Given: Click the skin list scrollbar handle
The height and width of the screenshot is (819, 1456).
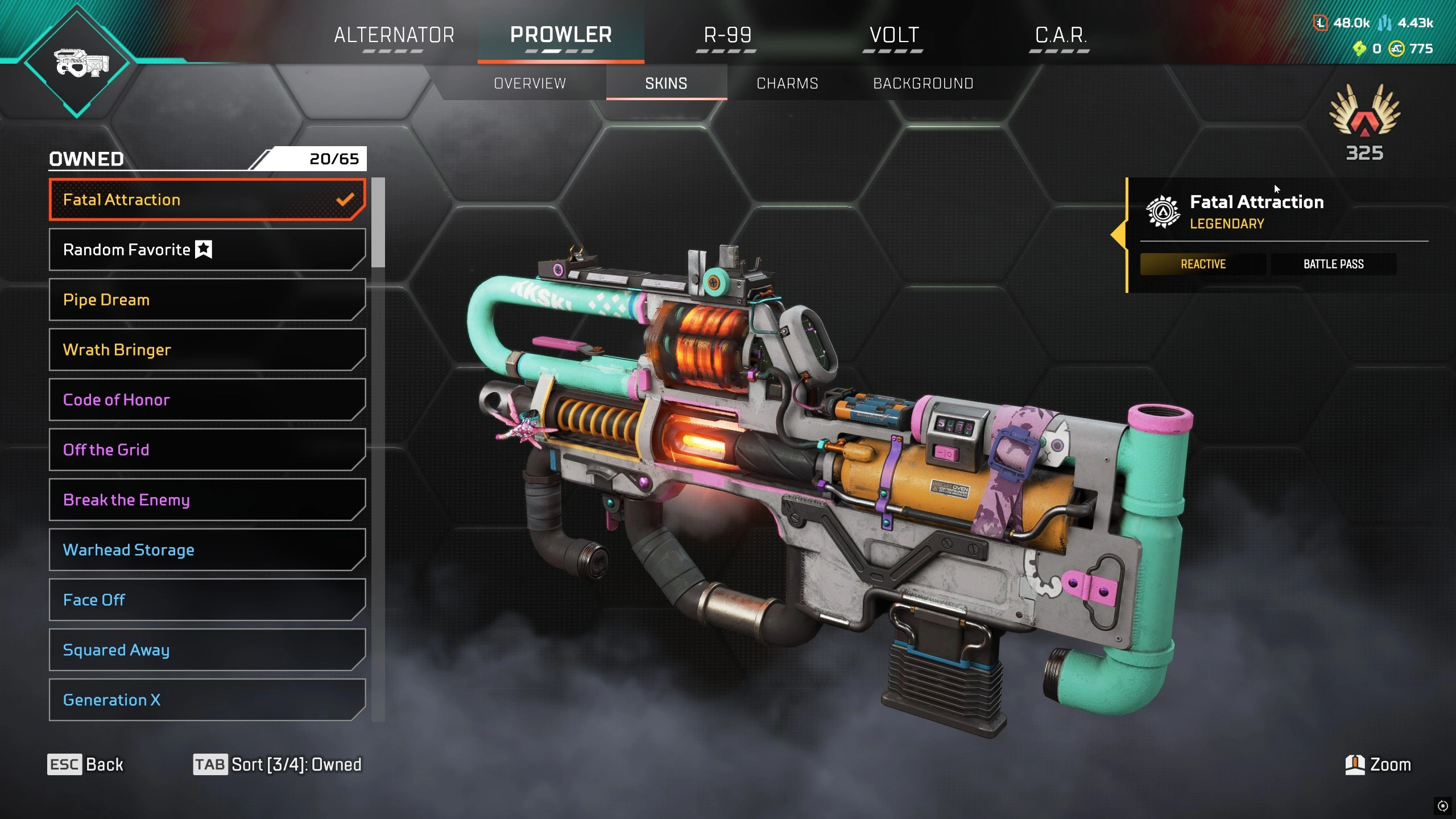Looking at the screenshot, I should [378, 222].
